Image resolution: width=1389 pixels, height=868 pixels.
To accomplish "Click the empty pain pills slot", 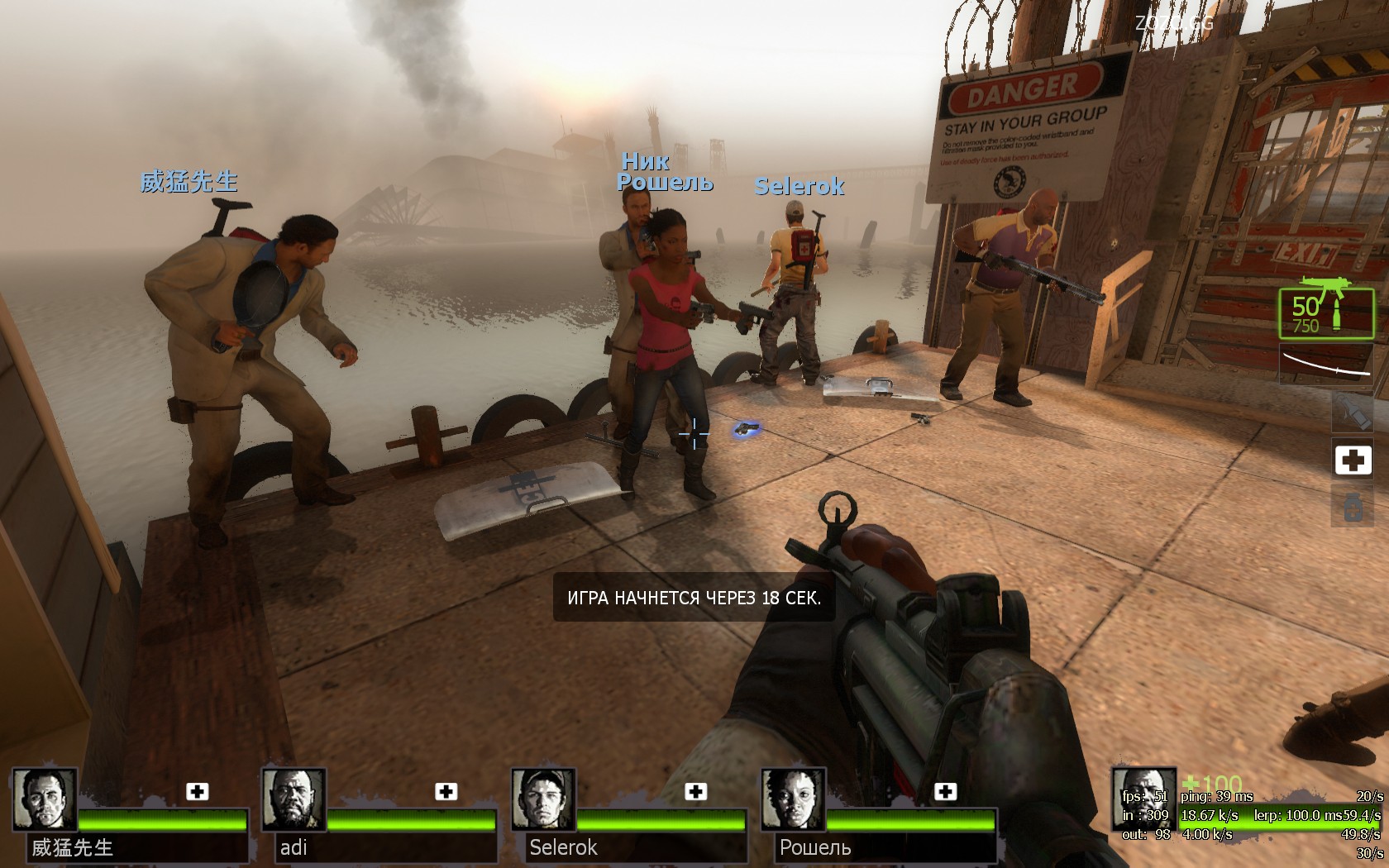I will click(x=1353, y=506).
